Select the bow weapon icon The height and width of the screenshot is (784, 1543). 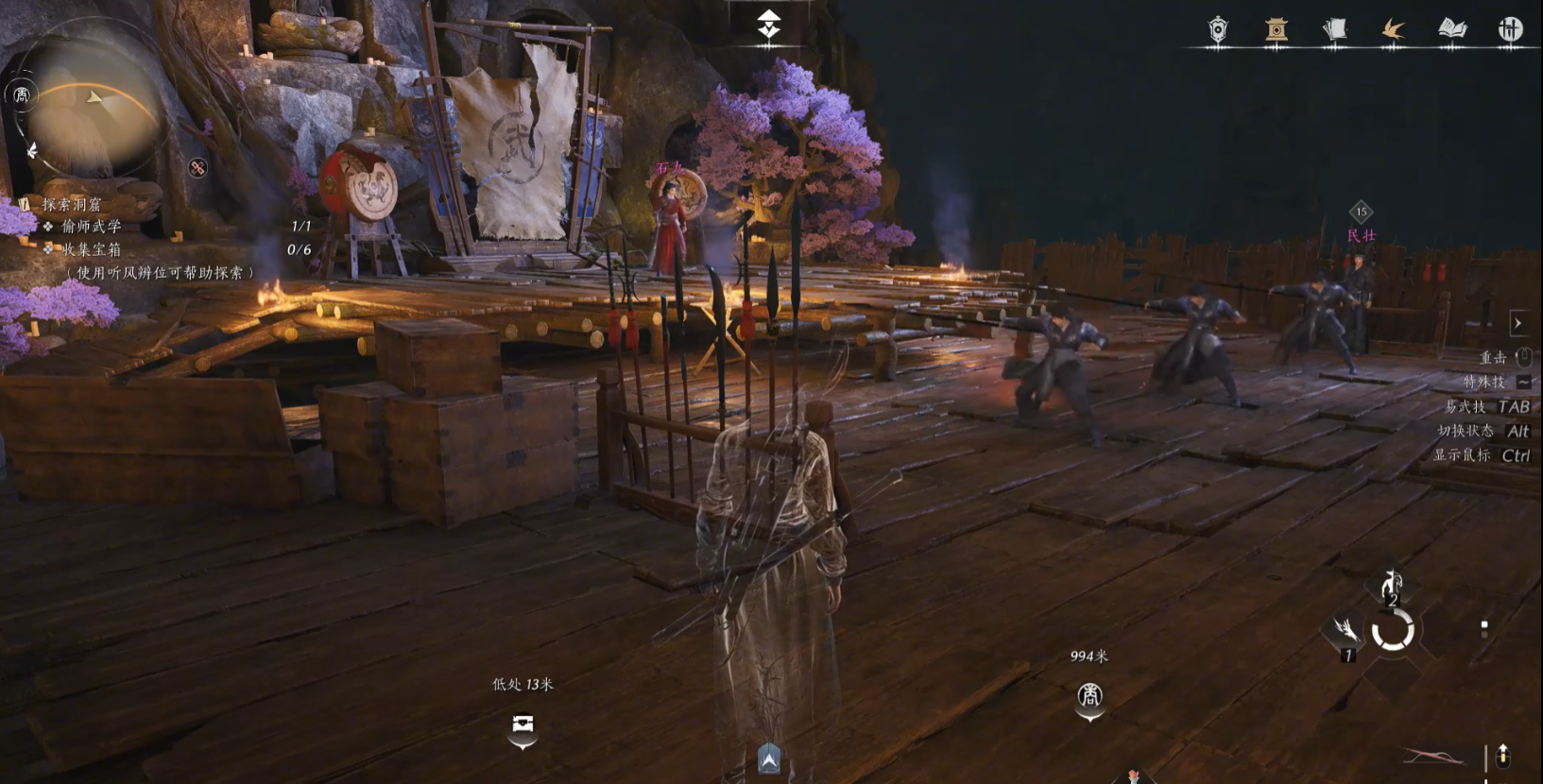click(1432, 757)
